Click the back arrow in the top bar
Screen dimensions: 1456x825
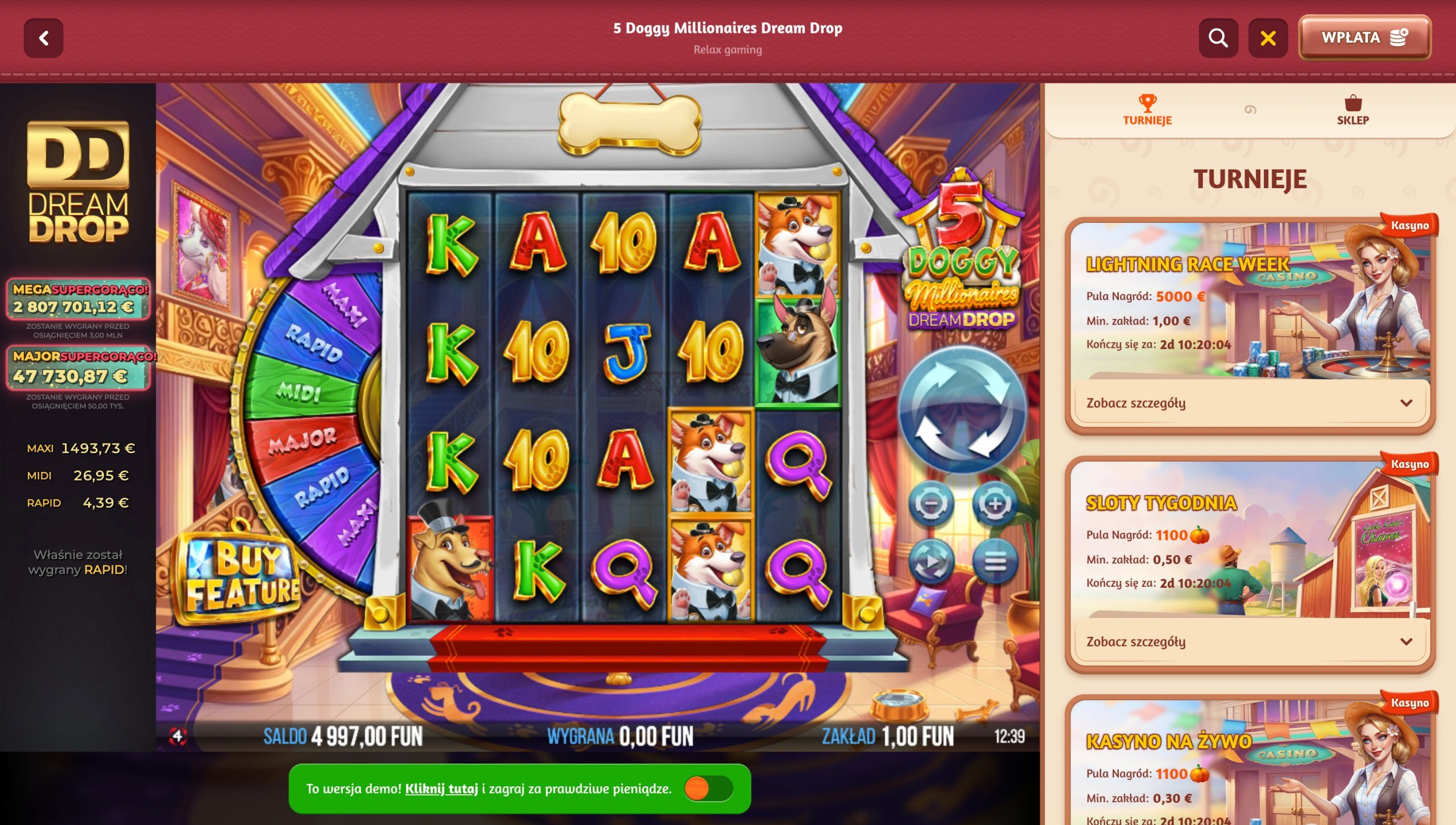[x=44, y=39]
